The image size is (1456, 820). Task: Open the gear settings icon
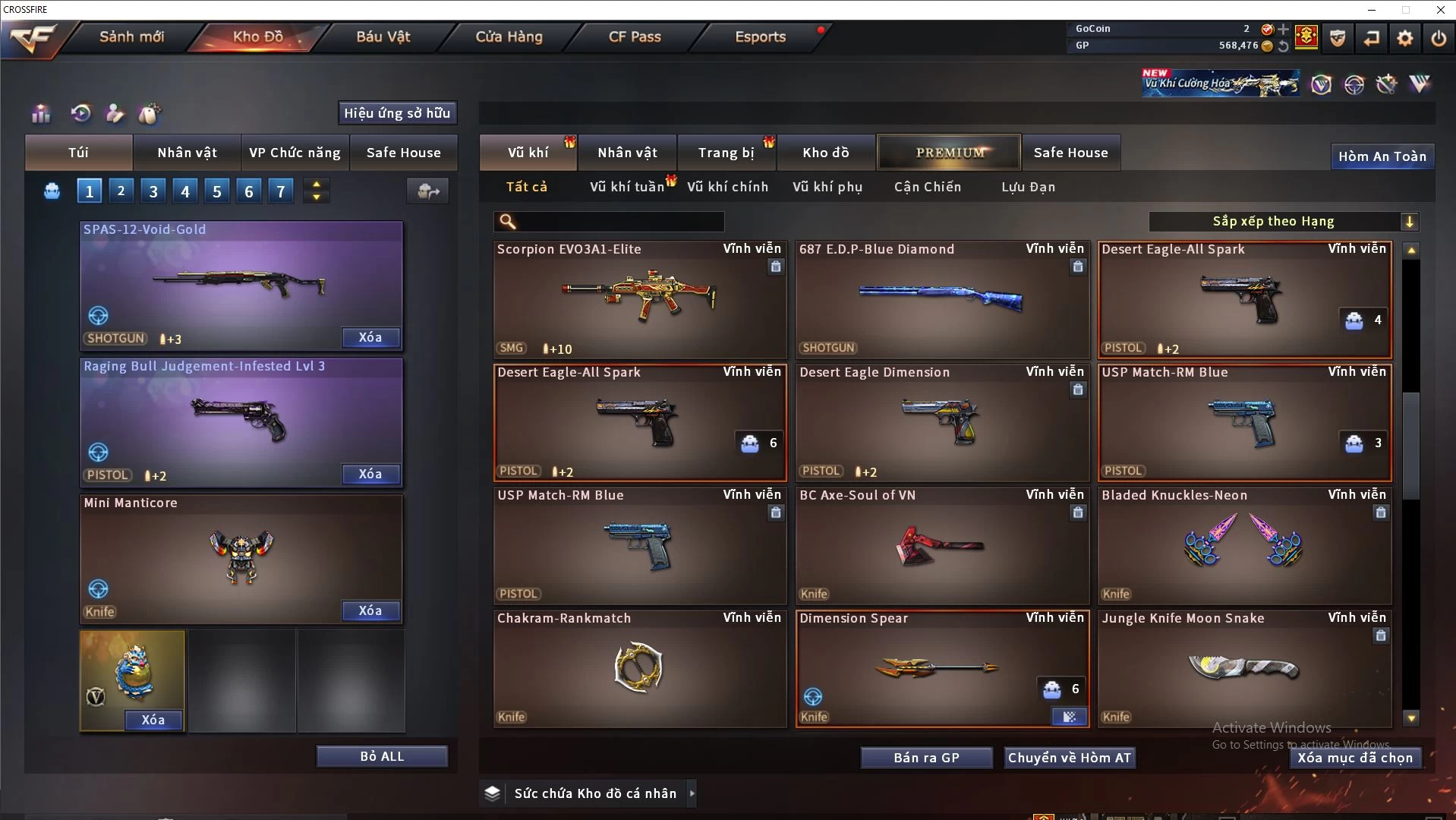[1404, 38]
